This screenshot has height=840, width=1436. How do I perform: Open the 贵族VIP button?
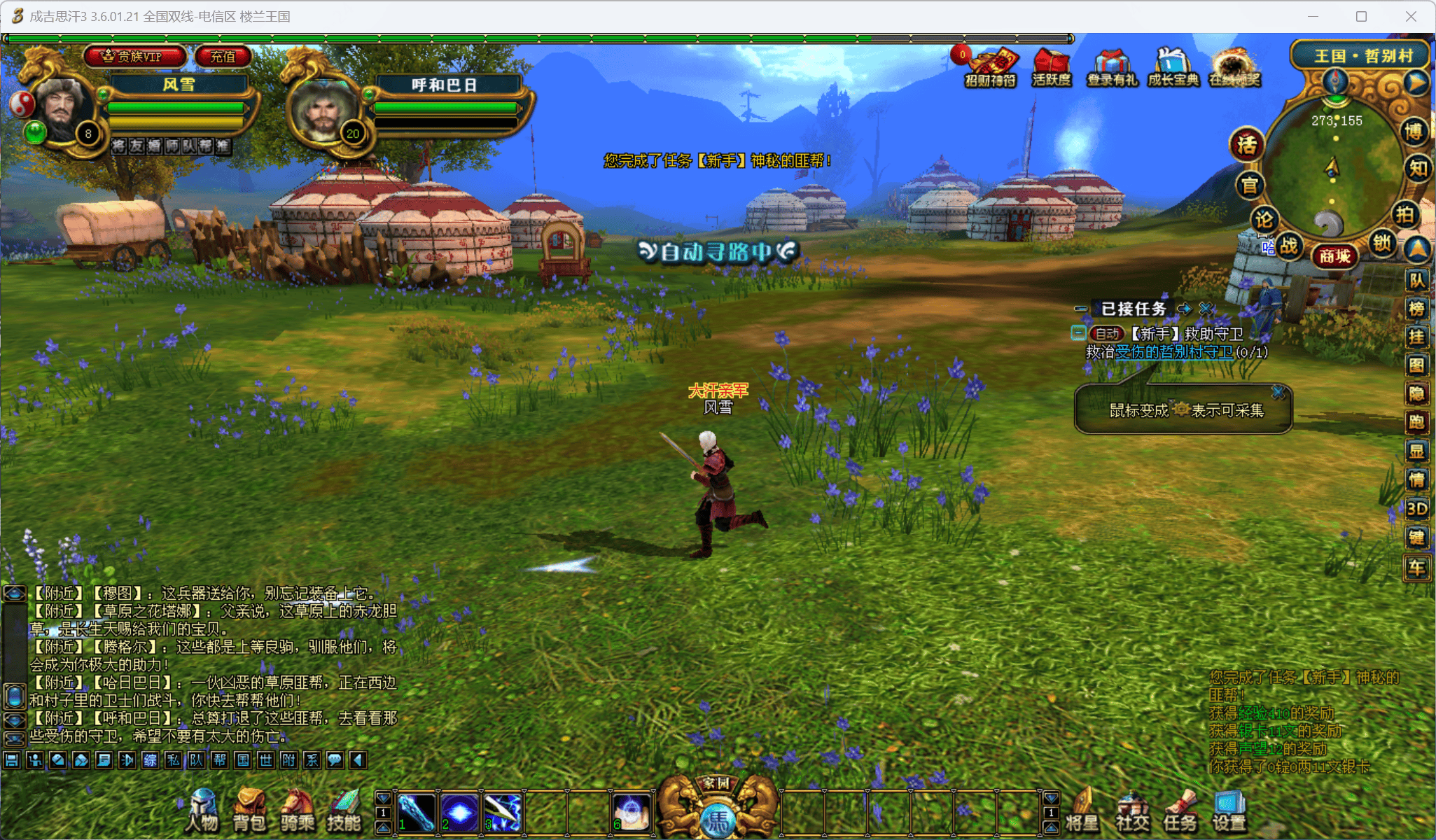coord(135,57)
